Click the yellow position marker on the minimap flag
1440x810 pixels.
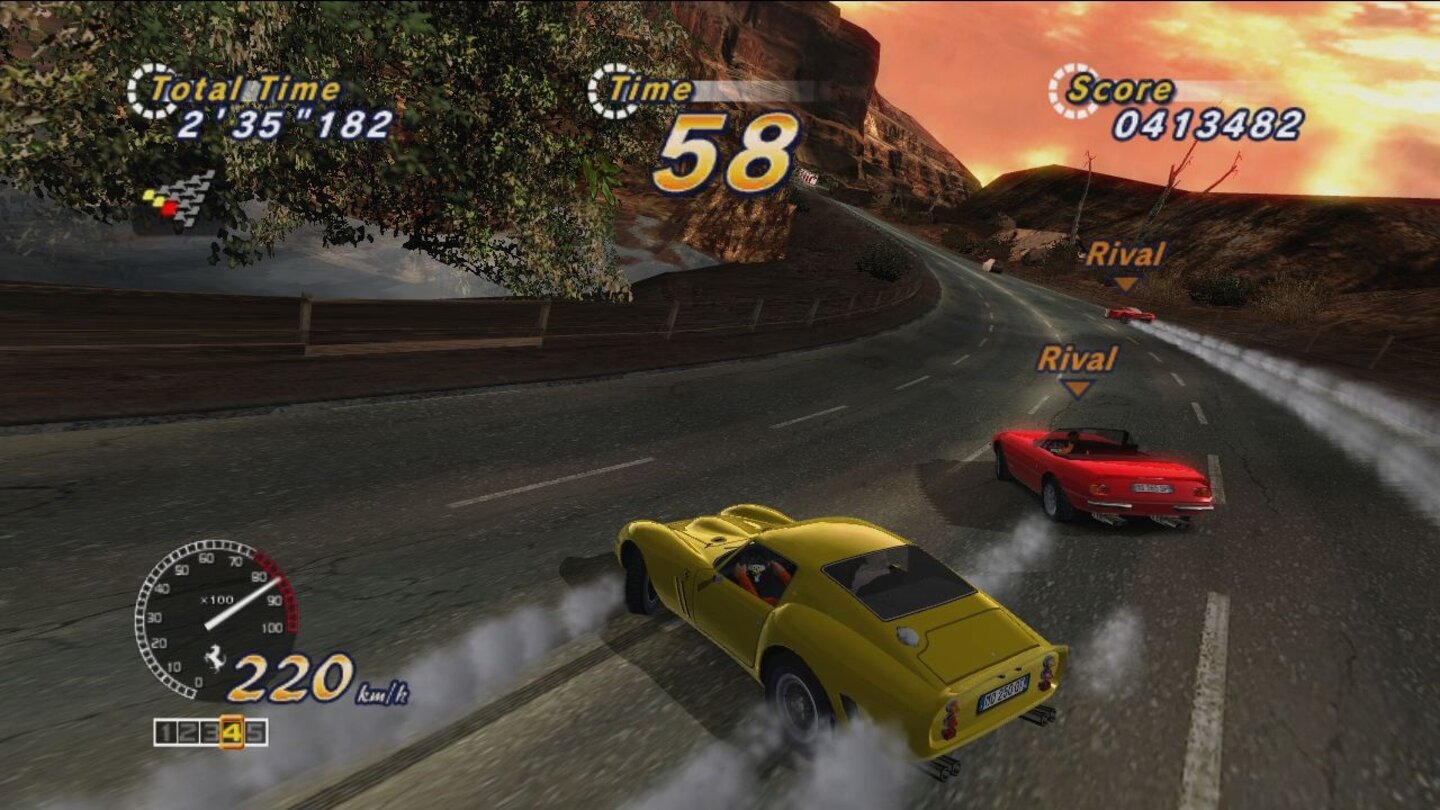click(x=150, y=196)
